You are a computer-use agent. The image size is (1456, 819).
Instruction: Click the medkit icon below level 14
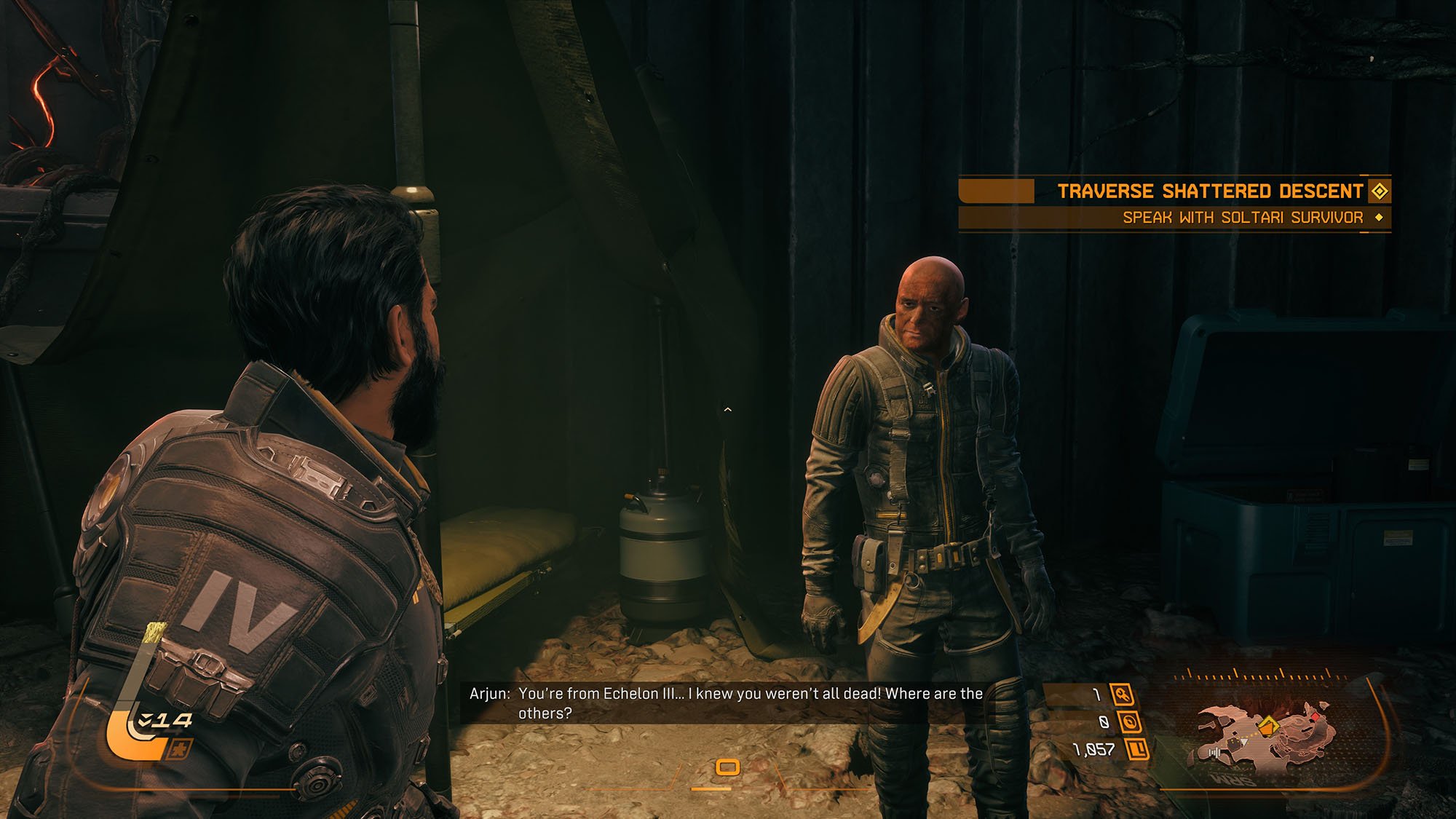[x=178, y=749]
